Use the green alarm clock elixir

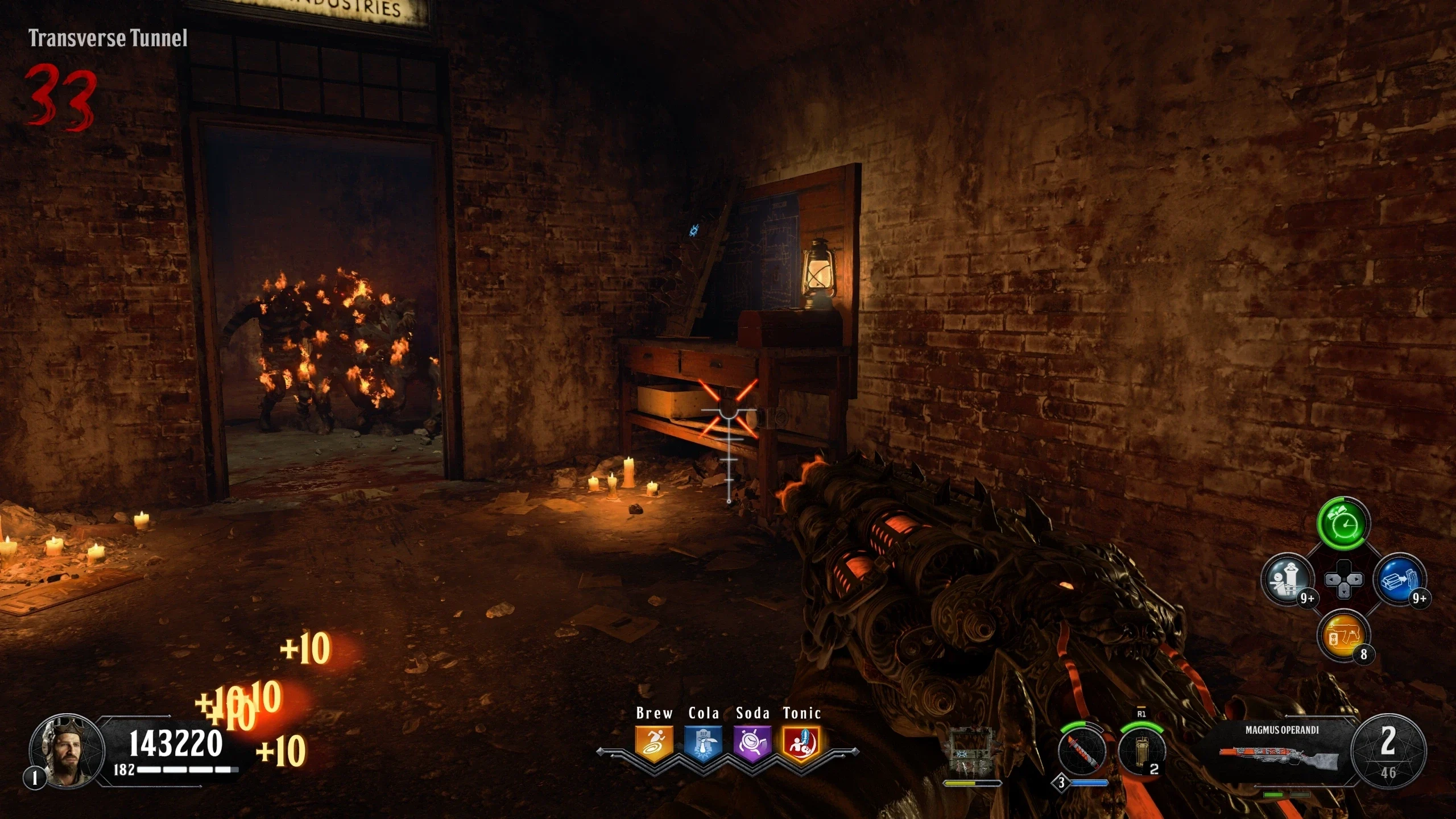(1343, 524)
